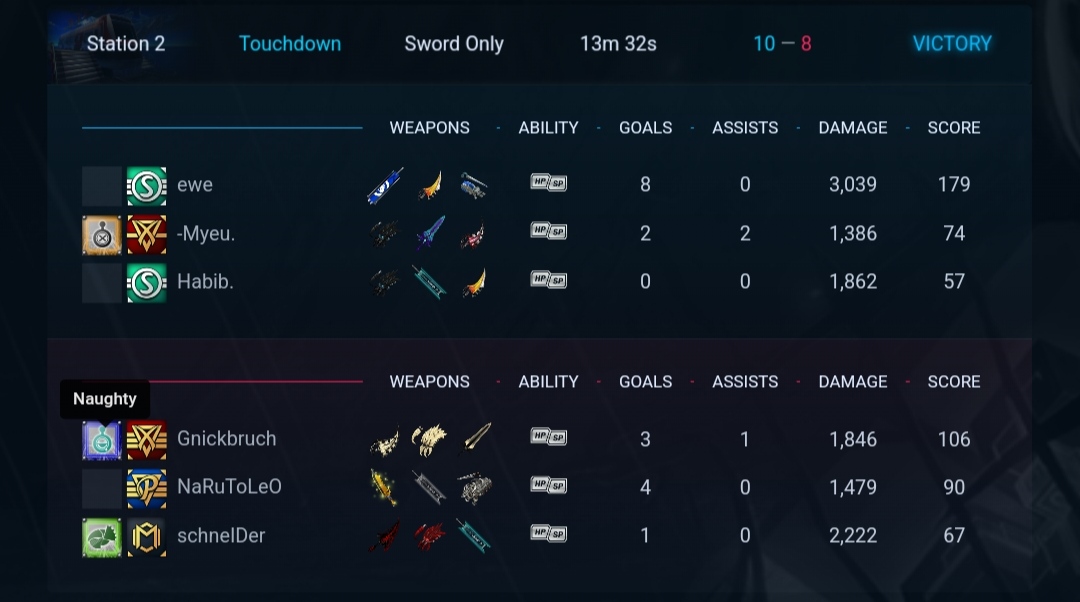Click schnelDer's name in the scoreboard
Image resolution: width=1080 pixels, height=602 pixels.
[221, 536]
